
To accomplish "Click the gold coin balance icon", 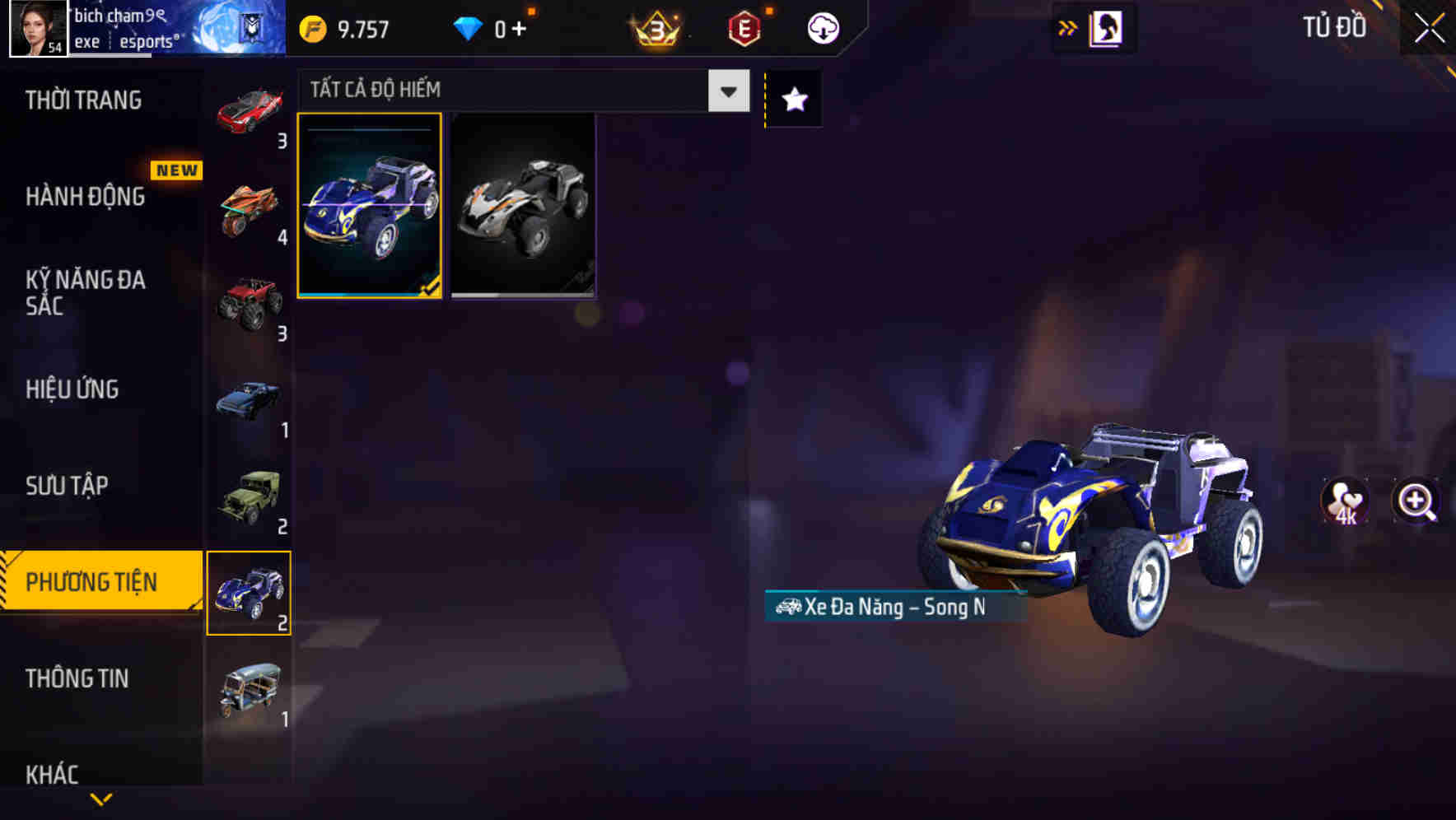I will [311, 27].
